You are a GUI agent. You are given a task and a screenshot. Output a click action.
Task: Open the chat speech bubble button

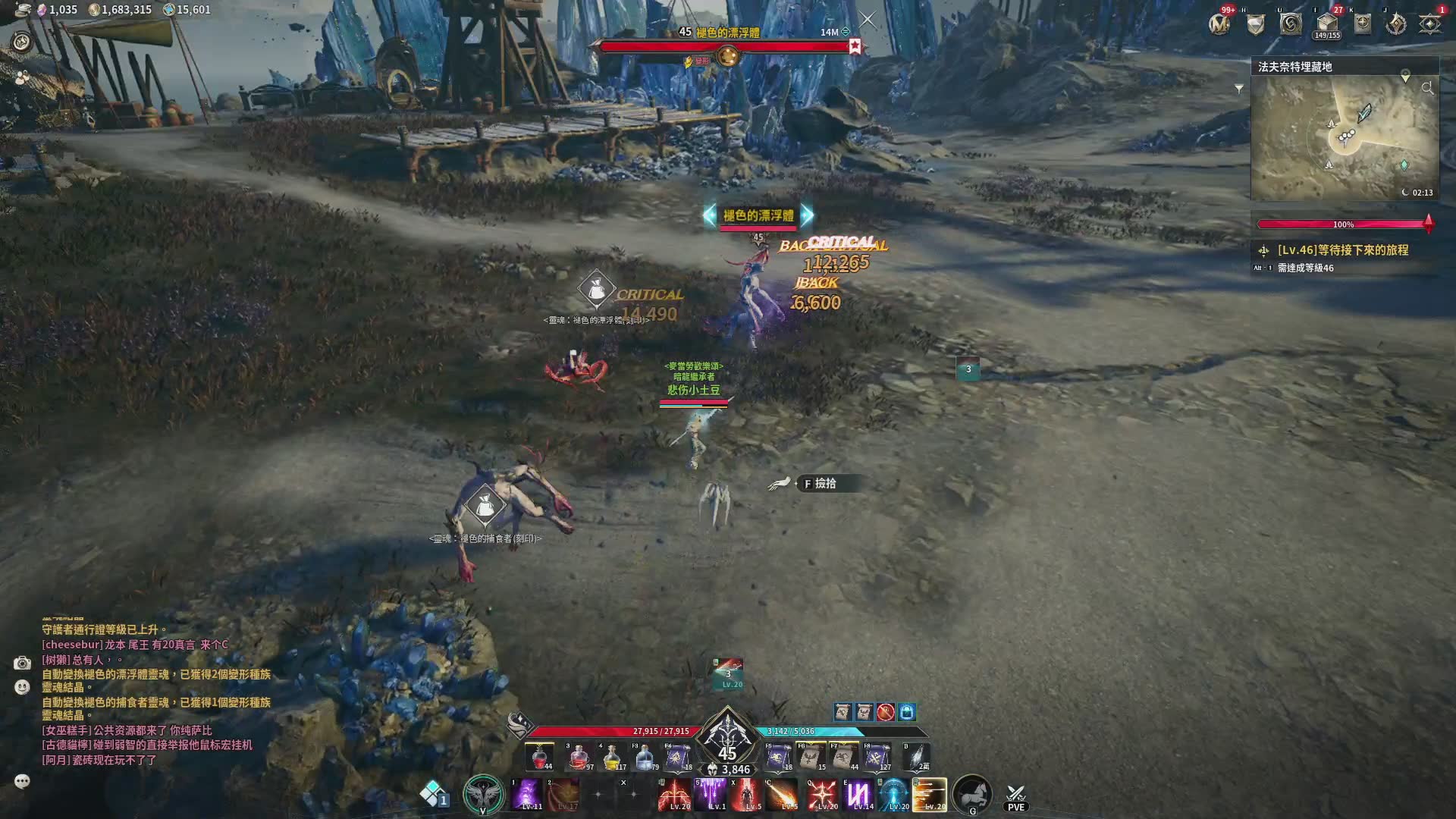click(22, 781)
